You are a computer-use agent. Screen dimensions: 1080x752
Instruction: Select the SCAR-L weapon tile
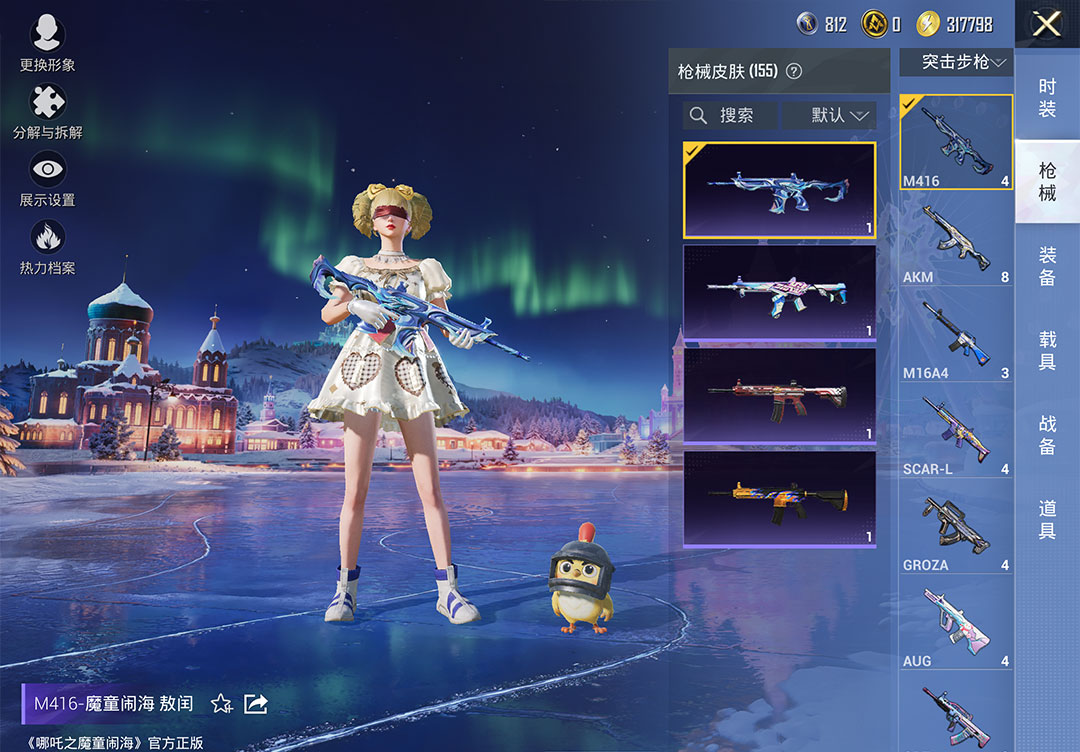pos(955,435)
